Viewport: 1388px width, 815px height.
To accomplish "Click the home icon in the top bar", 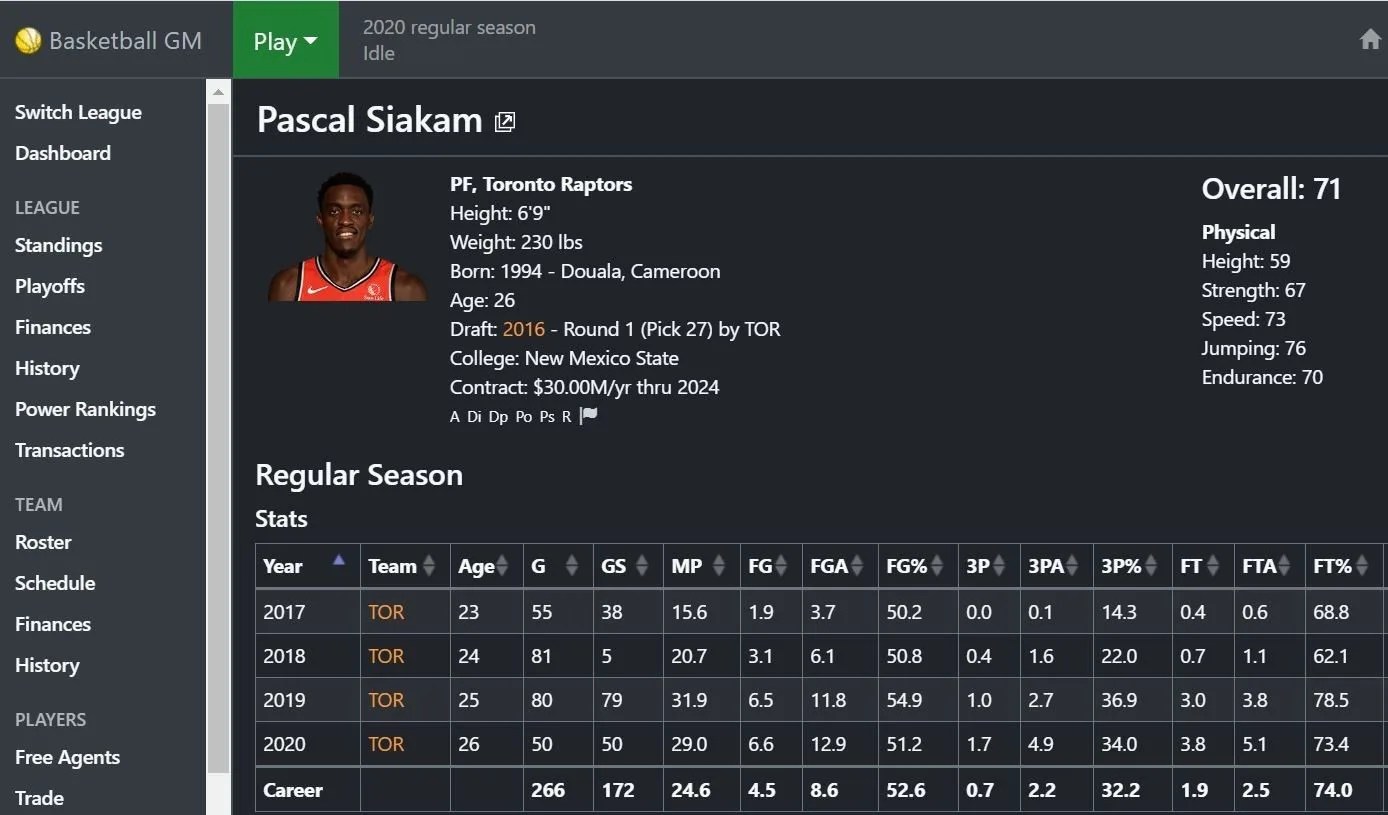I will 1369,39.
